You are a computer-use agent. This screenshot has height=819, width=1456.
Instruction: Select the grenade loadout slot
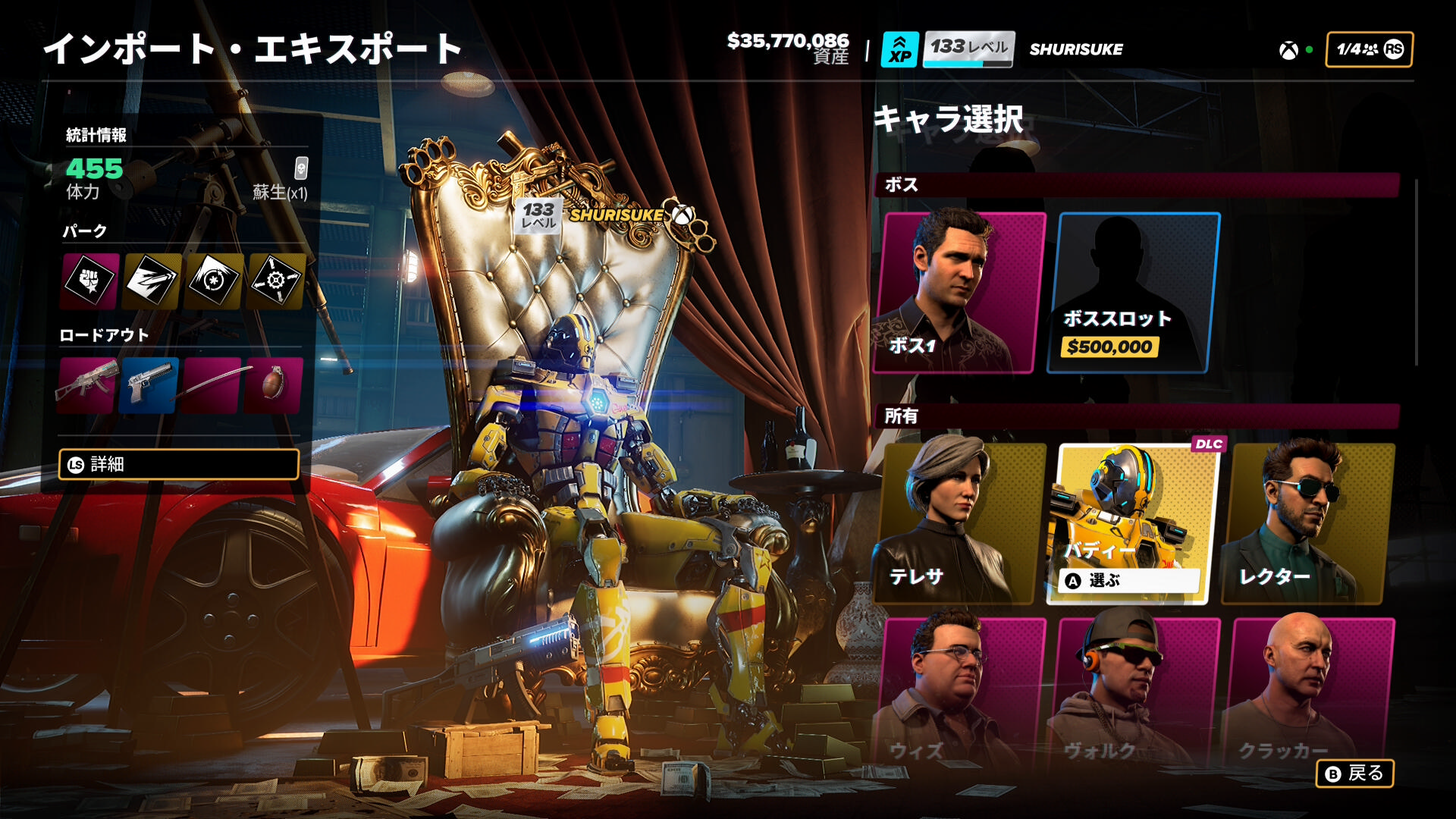pos(274,384)
